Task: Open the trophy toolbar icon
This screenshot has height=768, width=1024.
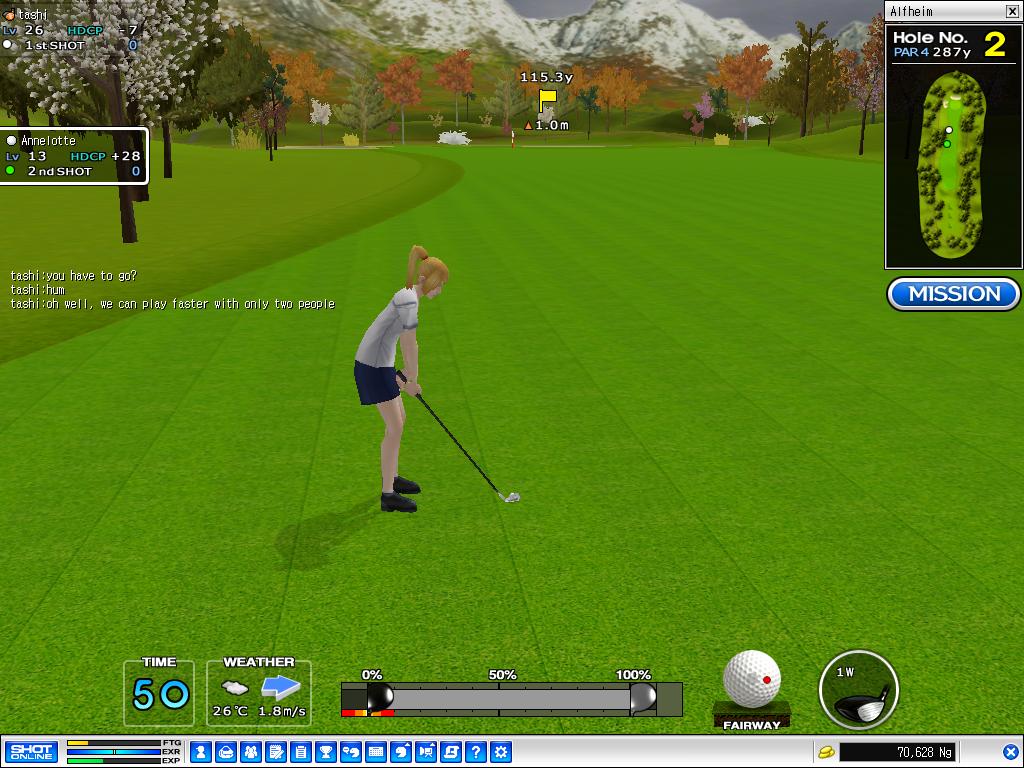Action: click(x=326, y=751)
